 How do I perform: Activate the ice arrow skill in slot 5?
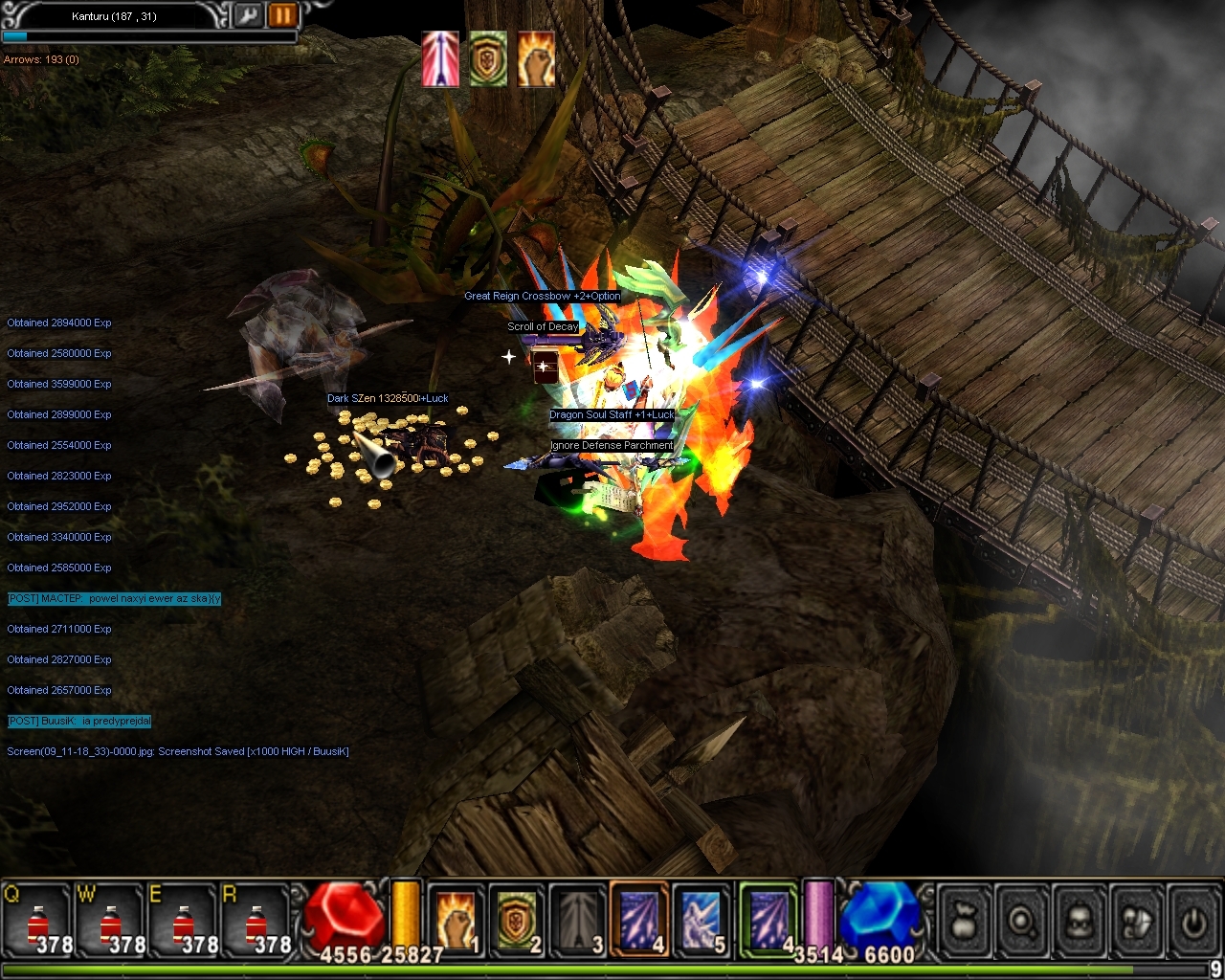pos(702,921)
